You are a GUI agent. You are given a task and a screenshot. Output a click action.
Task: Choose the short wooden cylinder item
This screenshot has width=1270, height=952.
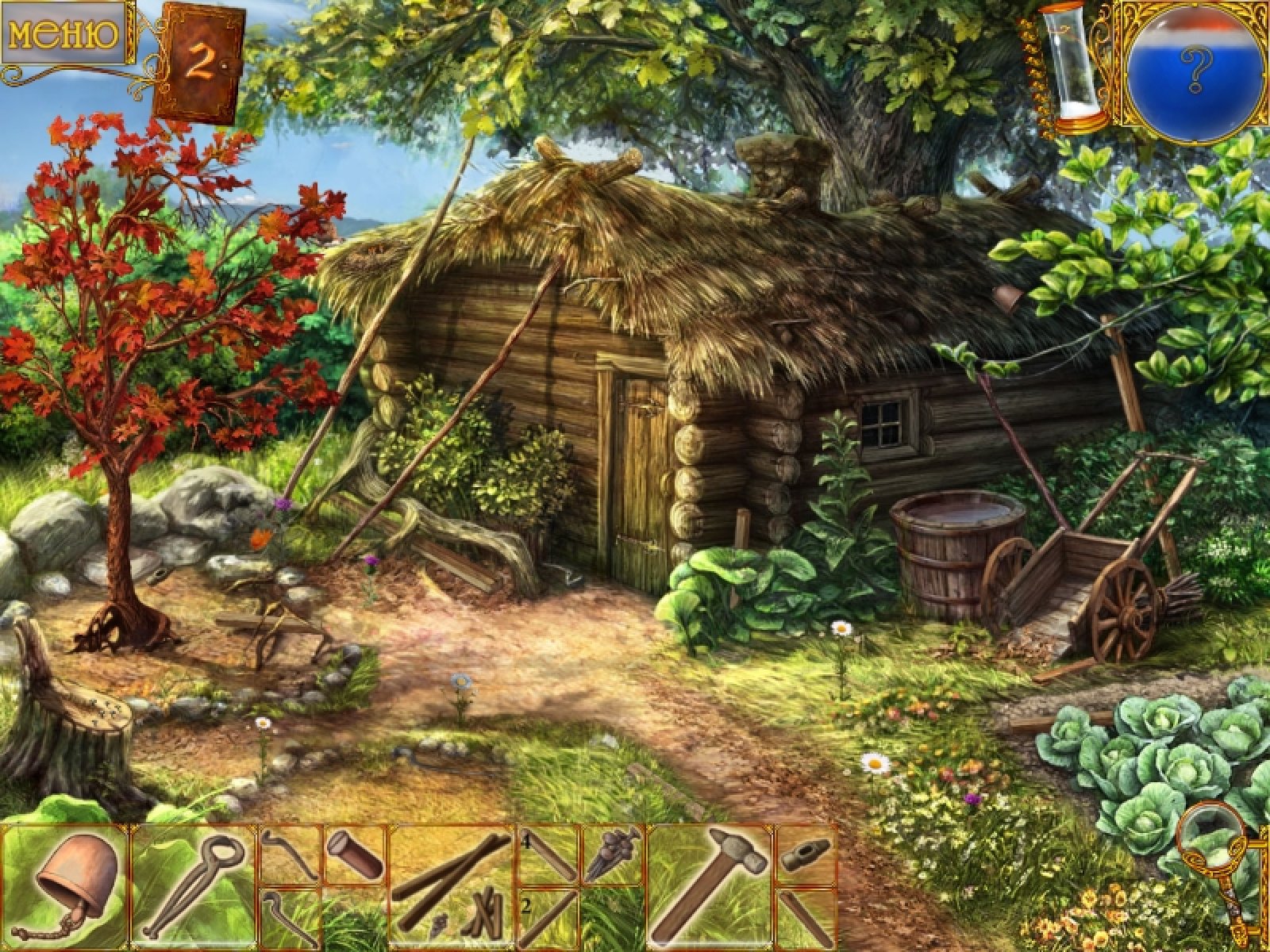tap(356, 854)
